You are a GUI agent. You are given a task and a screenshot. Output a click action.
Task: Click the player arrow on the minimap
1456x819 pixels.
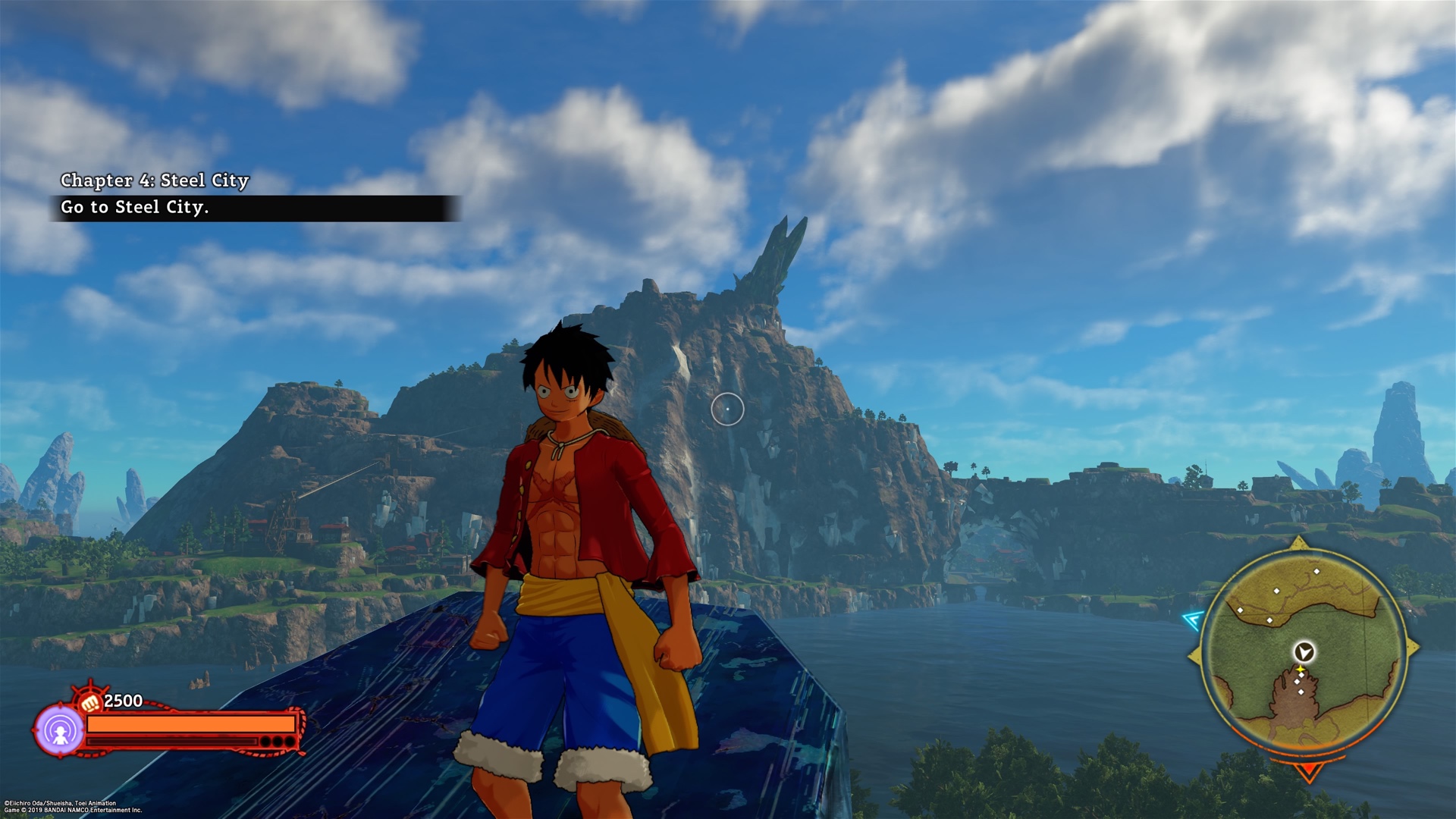(1304, 652)
